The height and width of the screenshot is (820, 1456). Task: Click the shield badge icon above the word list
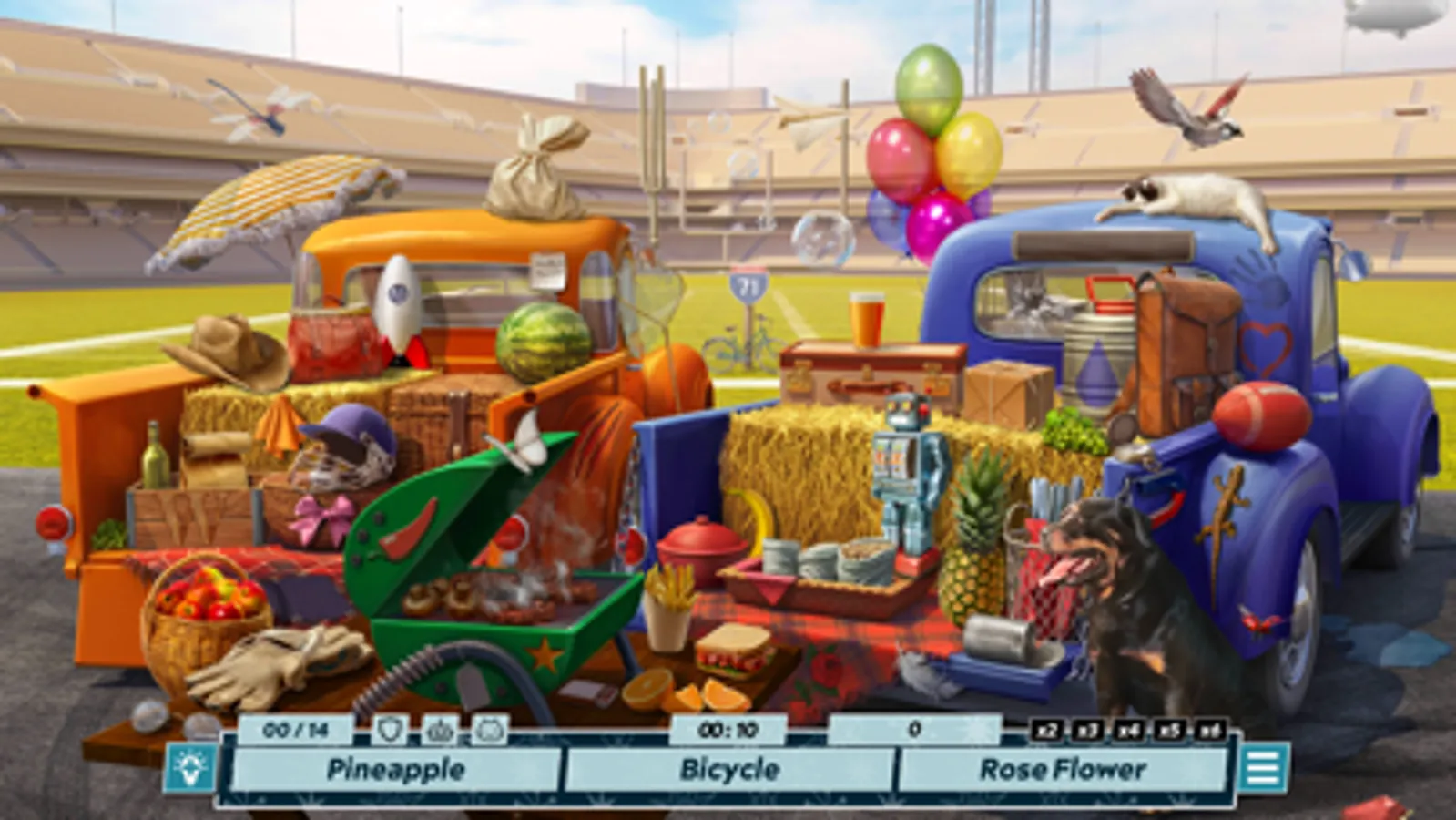click(392, 728)
